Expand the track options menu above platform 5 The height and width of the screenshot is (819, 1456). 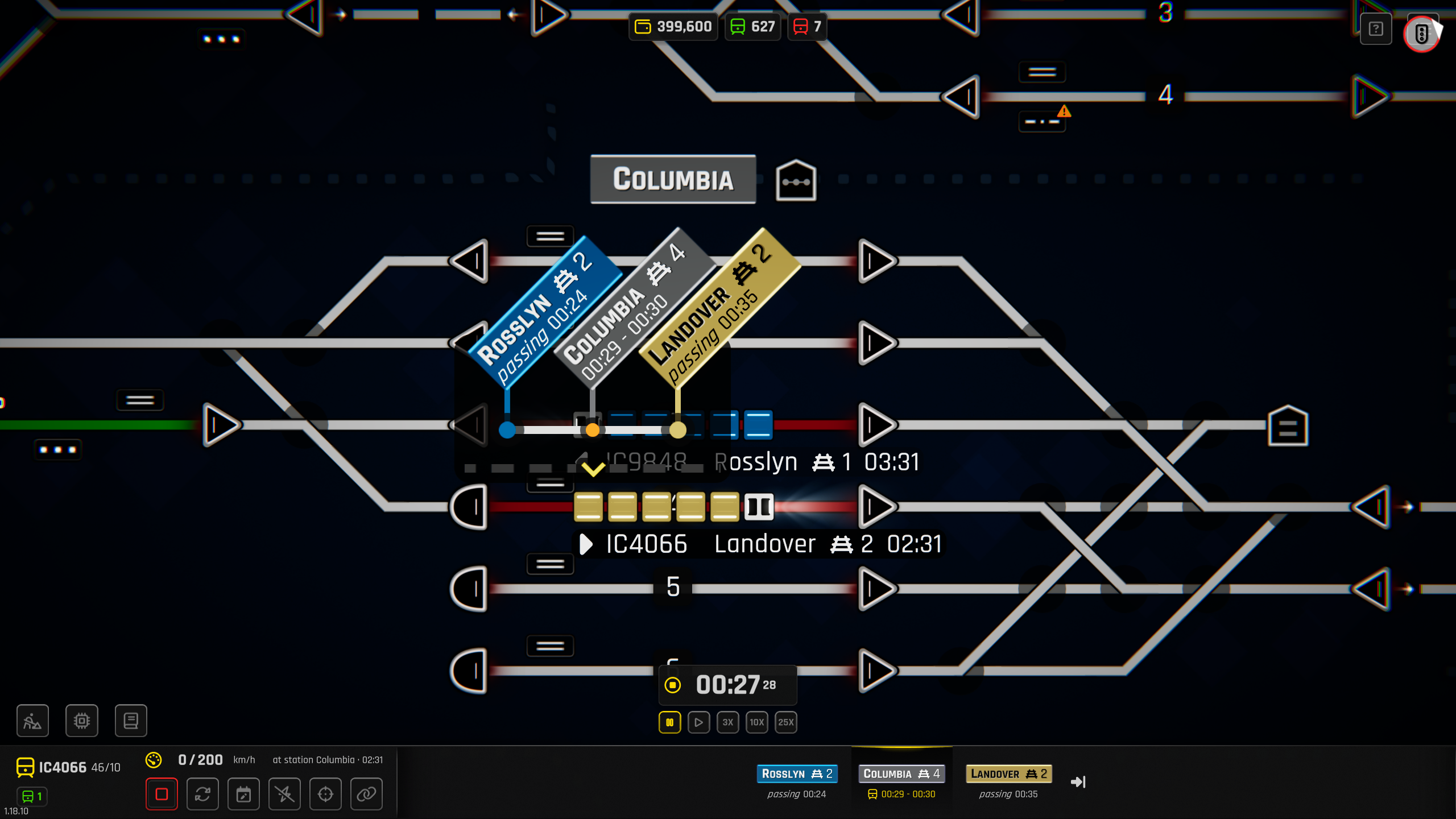[549, 563]
